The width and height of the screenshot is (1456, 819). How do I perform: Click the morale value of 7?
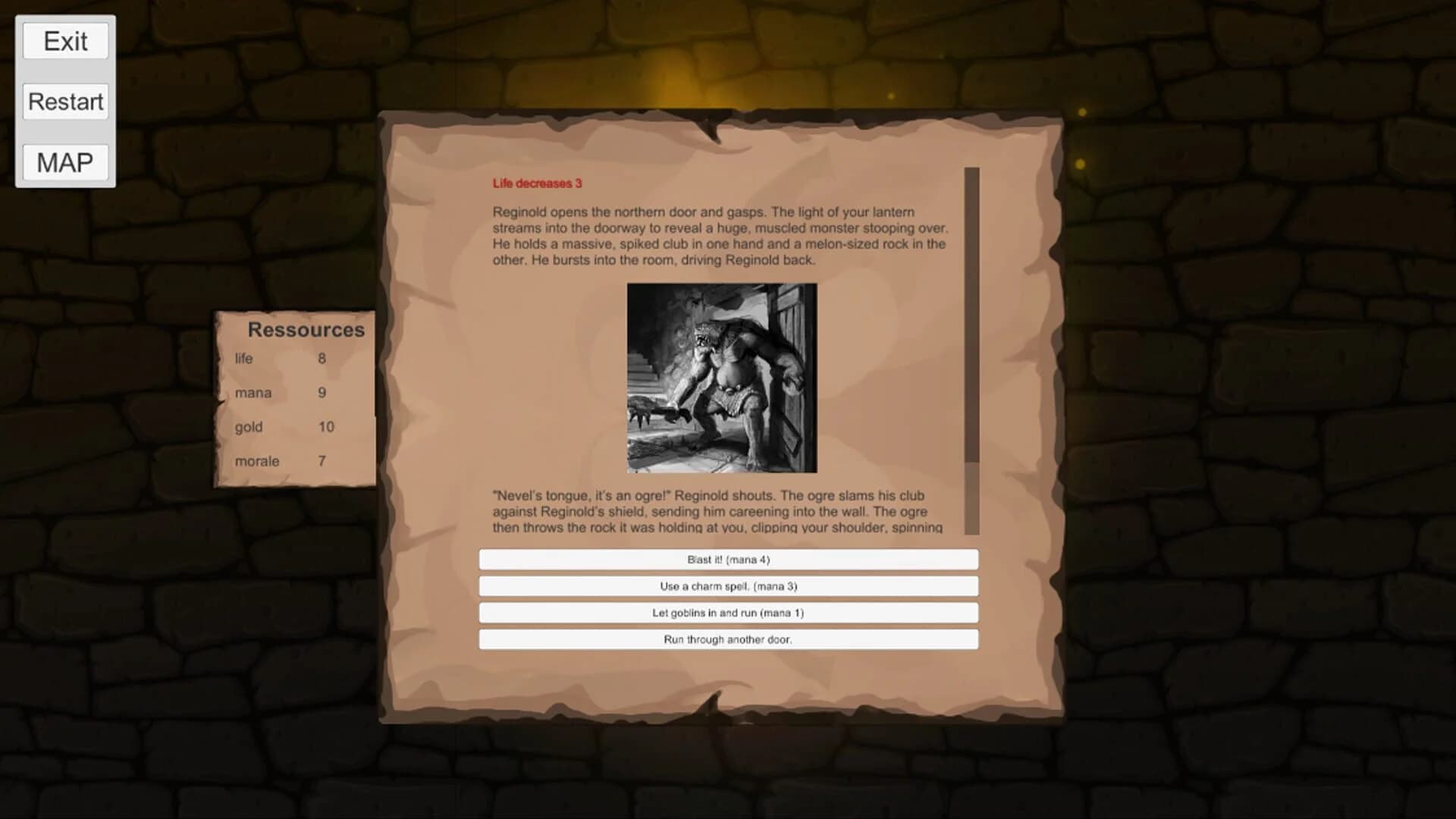tap(322, 461)
